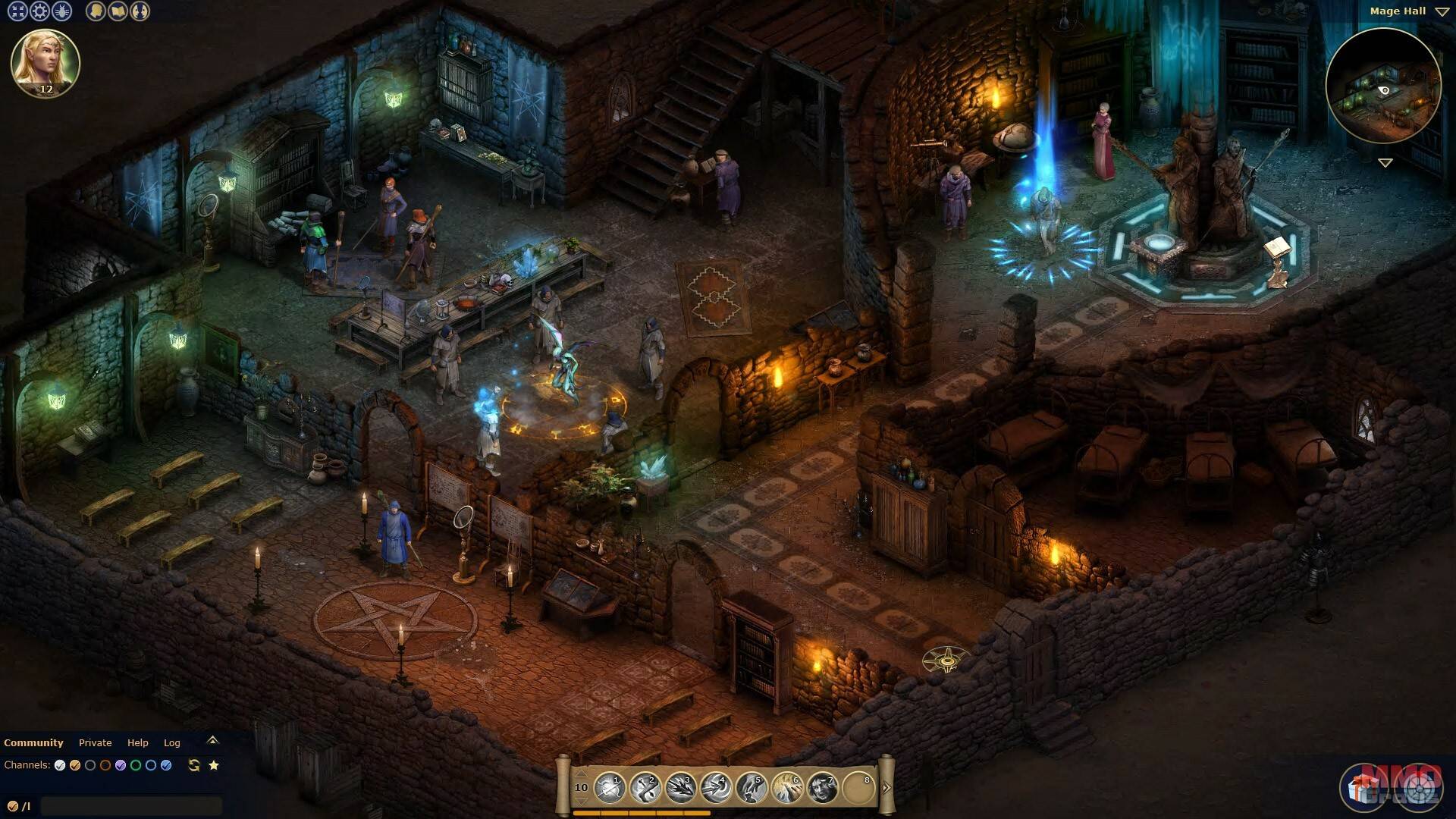Open the open-book journal icon

118,11
